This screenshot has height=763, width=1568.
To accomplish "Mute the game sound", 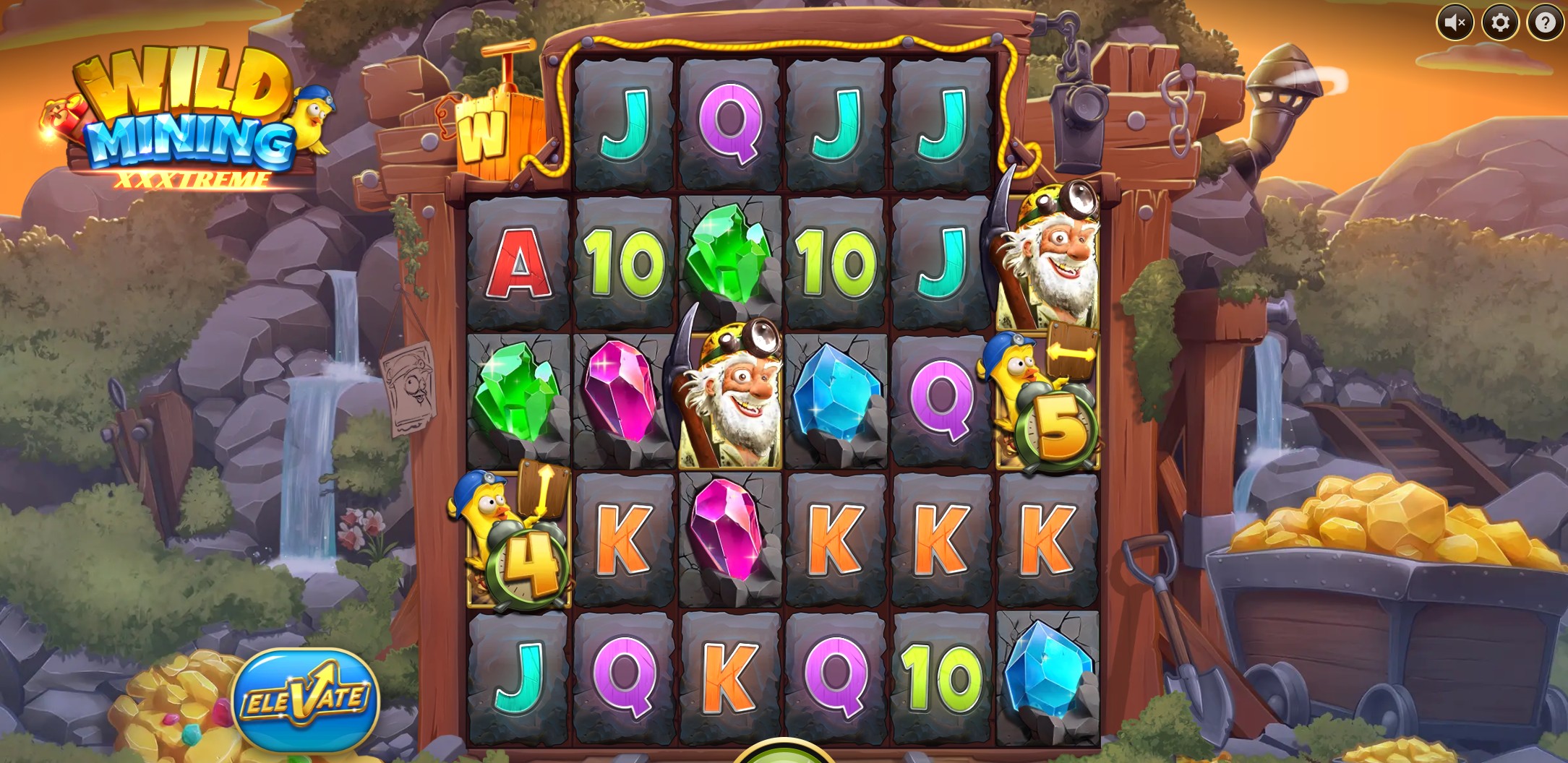I will click(1455, 24).
